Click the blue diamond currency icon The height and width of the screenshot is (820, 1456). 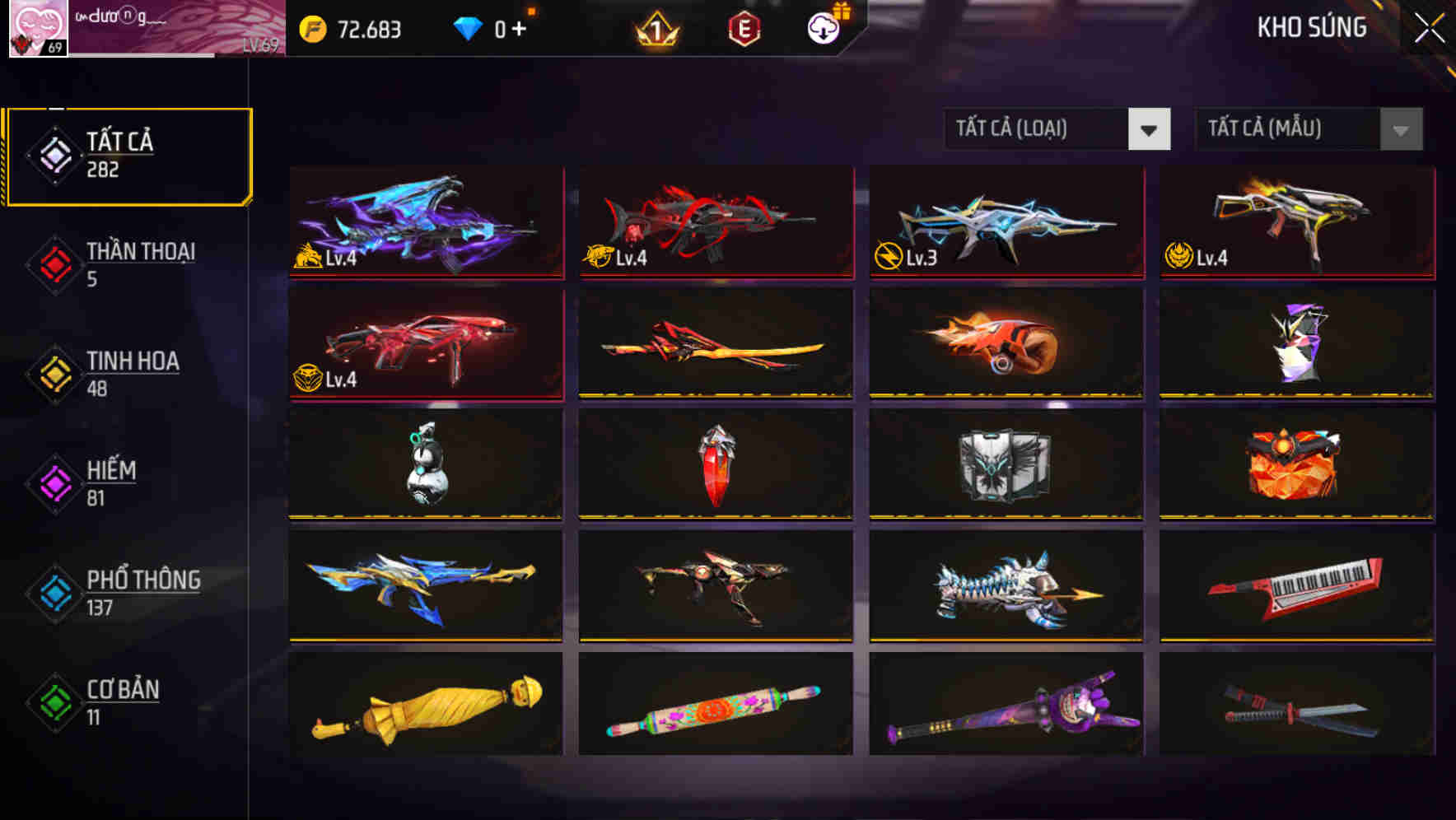[x=468, y=26]
